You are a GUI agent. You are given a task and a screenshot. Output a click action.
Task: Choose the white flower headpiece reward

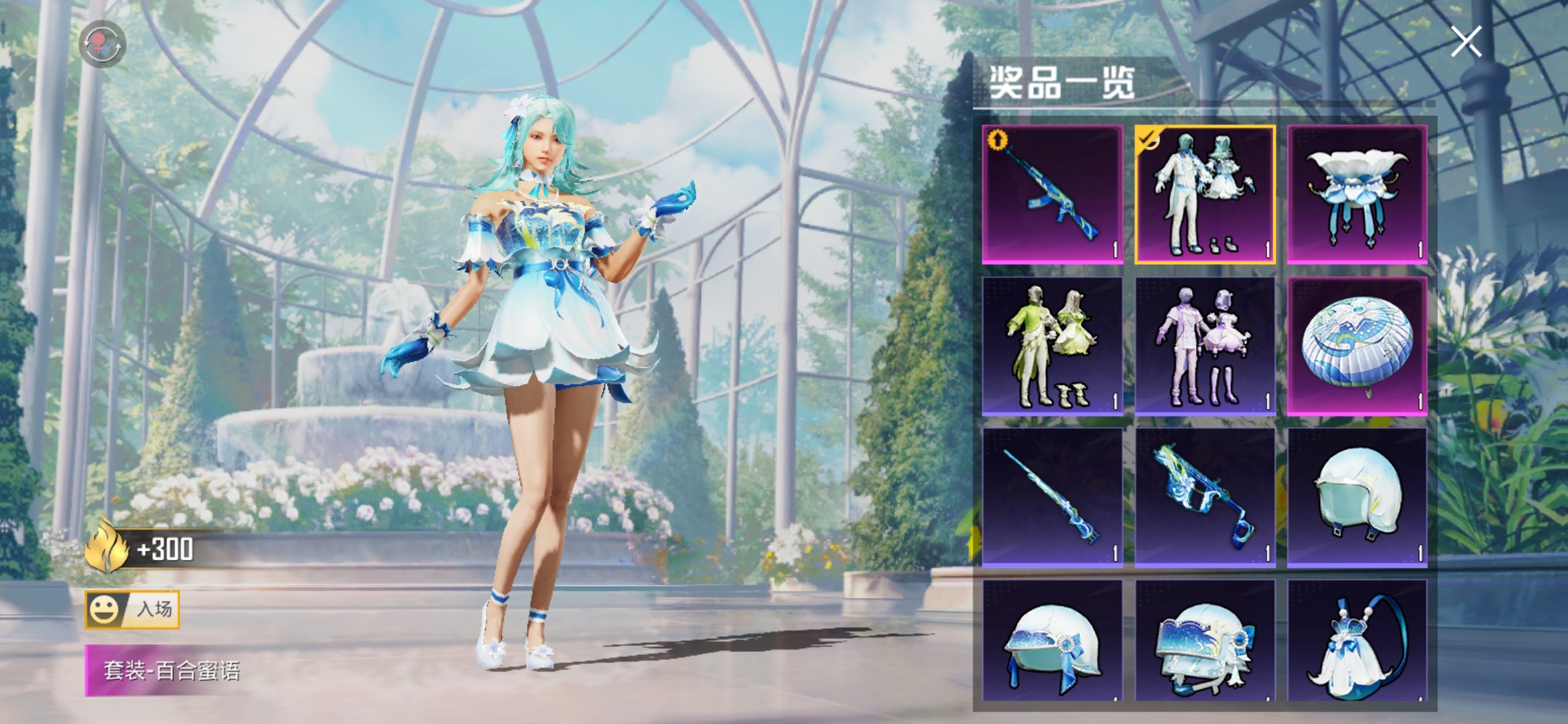coord(1357,194)
